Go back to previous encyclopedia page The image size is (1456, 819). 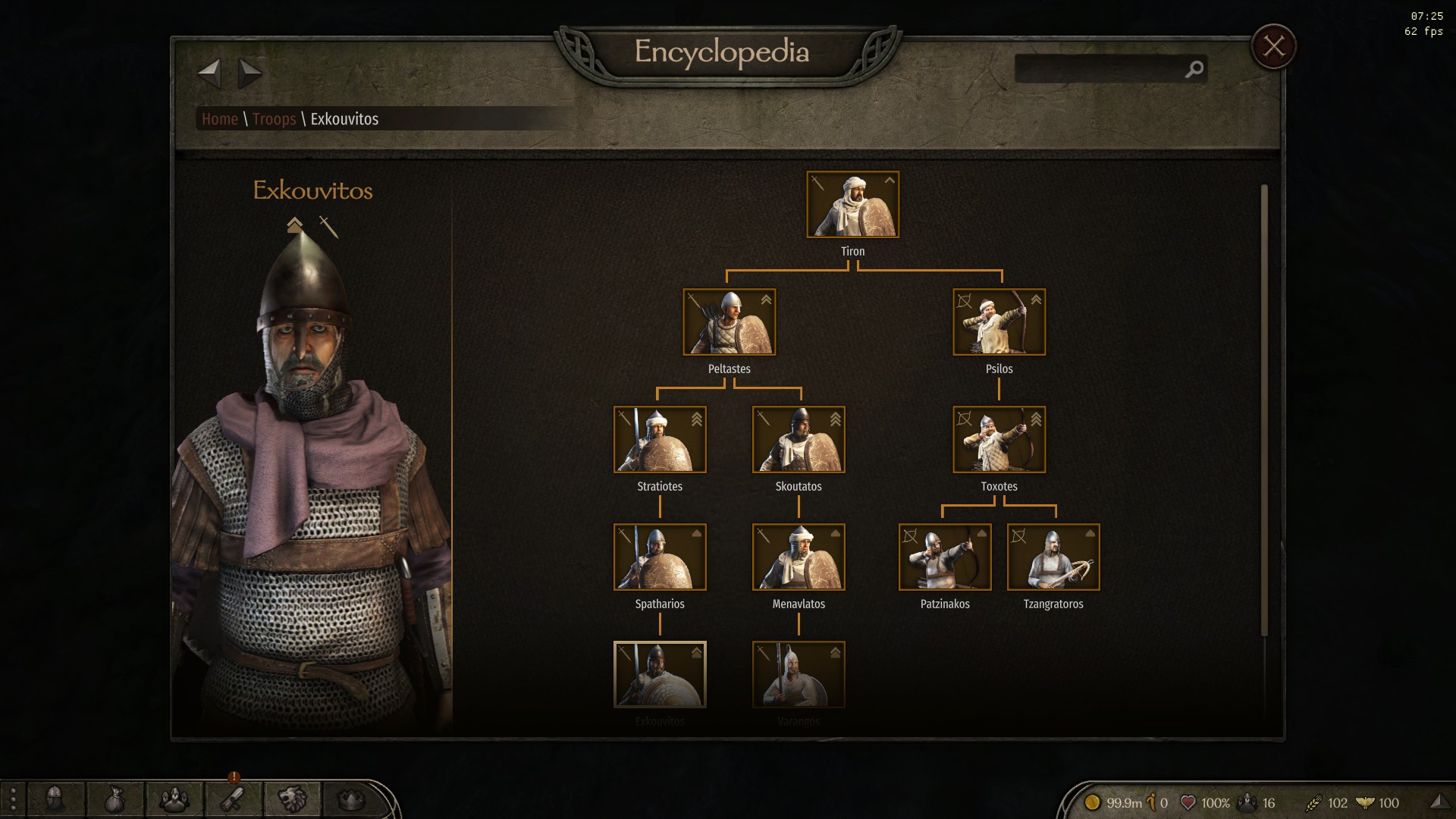tap(209, 74)
